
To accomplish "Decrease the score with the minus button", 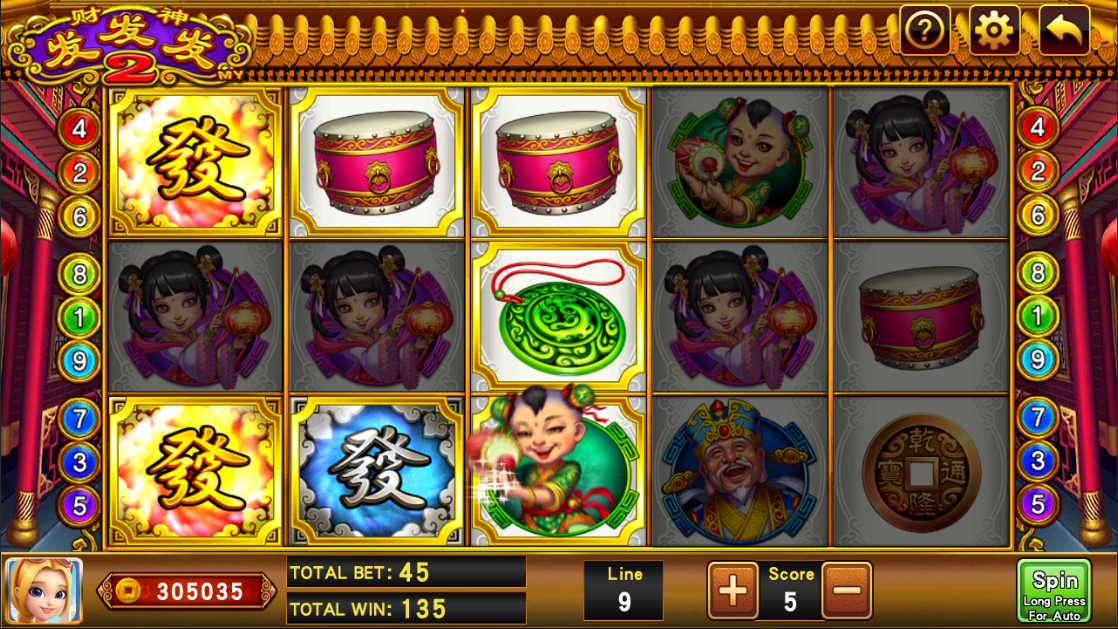I will click(847, 590).
